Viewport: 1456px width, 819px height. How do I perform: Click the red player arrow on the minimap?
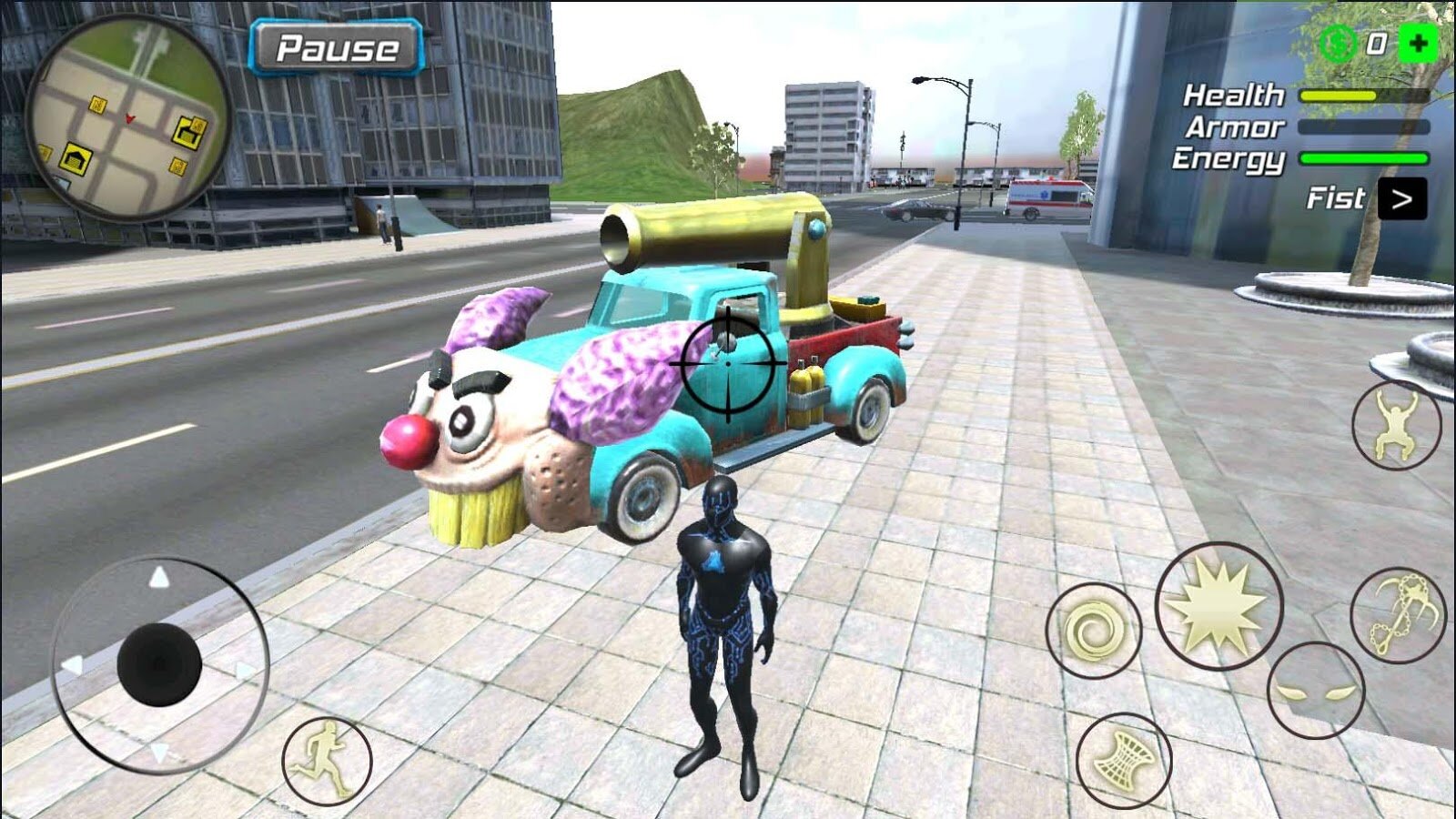click(x=131, y=117)
